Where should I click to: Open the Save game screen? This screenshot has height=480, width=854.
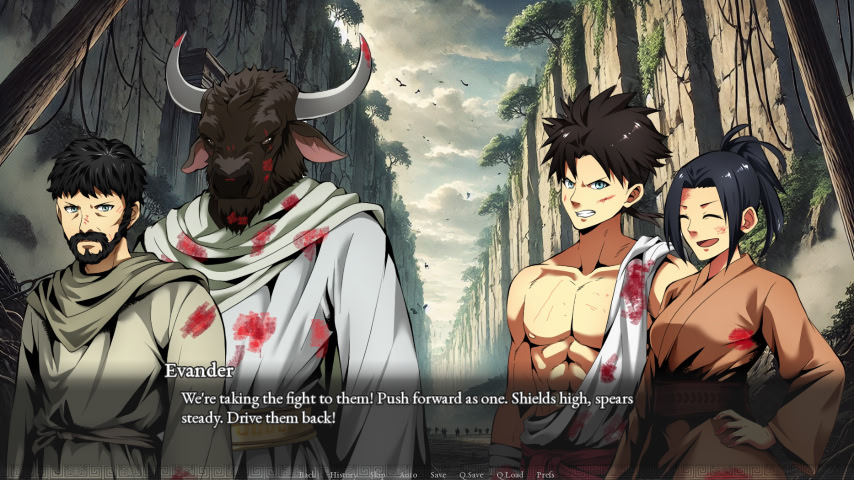click(438, 474)
